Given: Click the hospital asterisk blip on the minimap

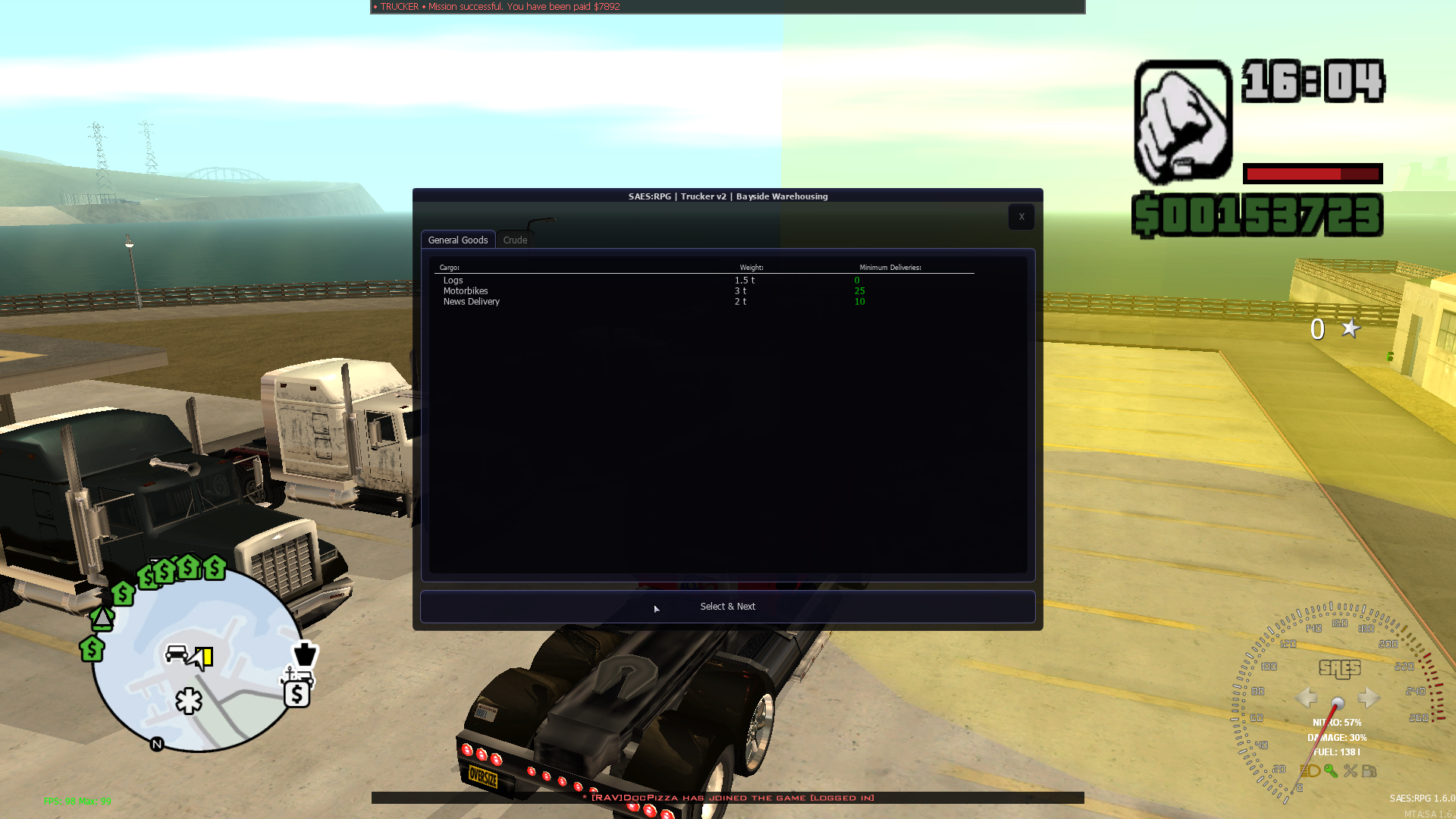Looking at the screenshot, I should [x=188, y=701].
